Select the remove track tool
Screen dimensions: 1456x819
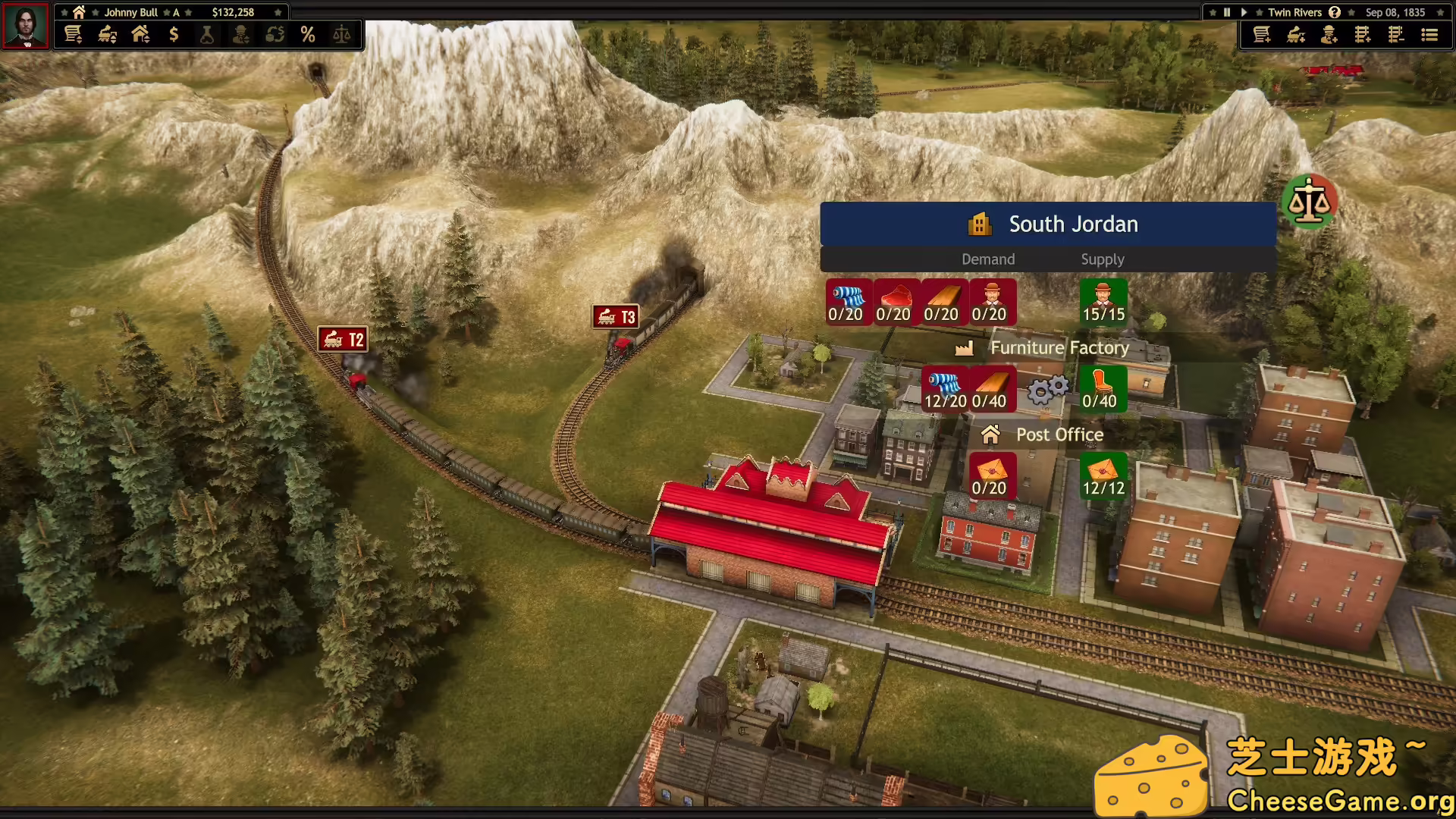pos(1396,35)
